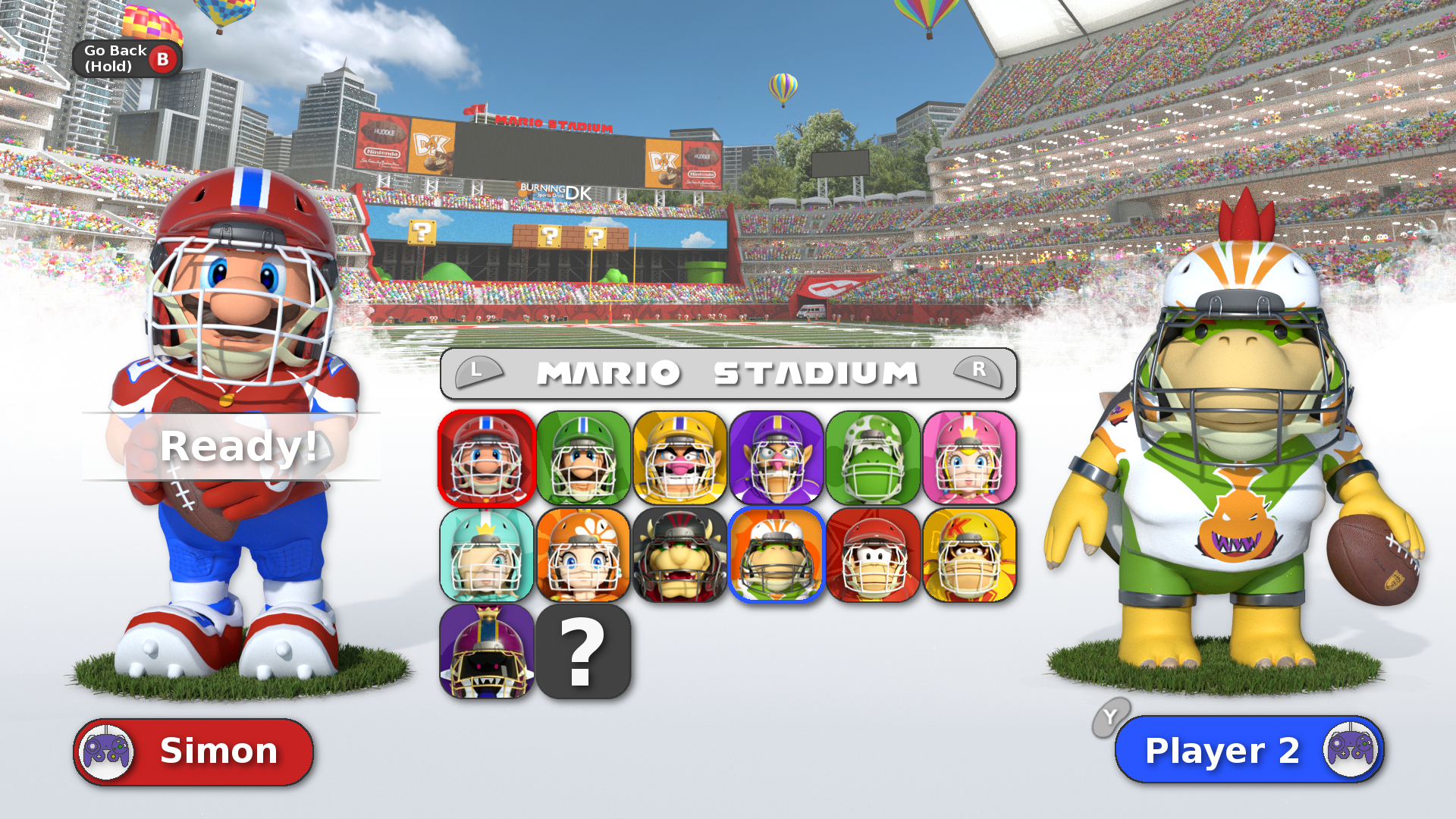Pick Princess Peach's pink helmet portrait
Image resolution: width=1456 pixels, height=819 pixels.
point(969,459)
